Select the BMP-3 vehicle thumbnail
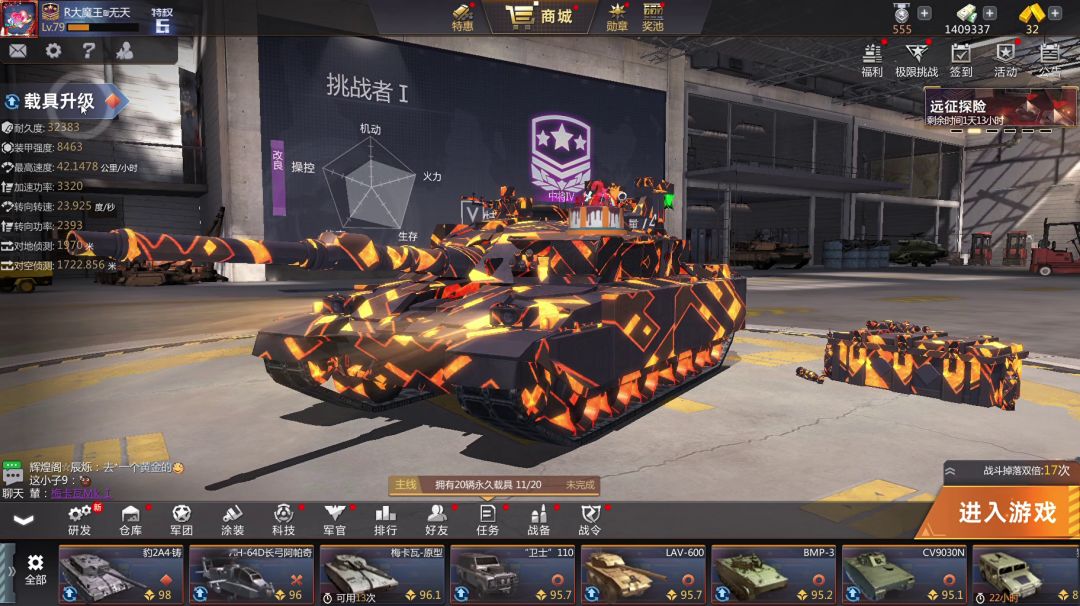The image size is (1080, 606). pos(773,575)
